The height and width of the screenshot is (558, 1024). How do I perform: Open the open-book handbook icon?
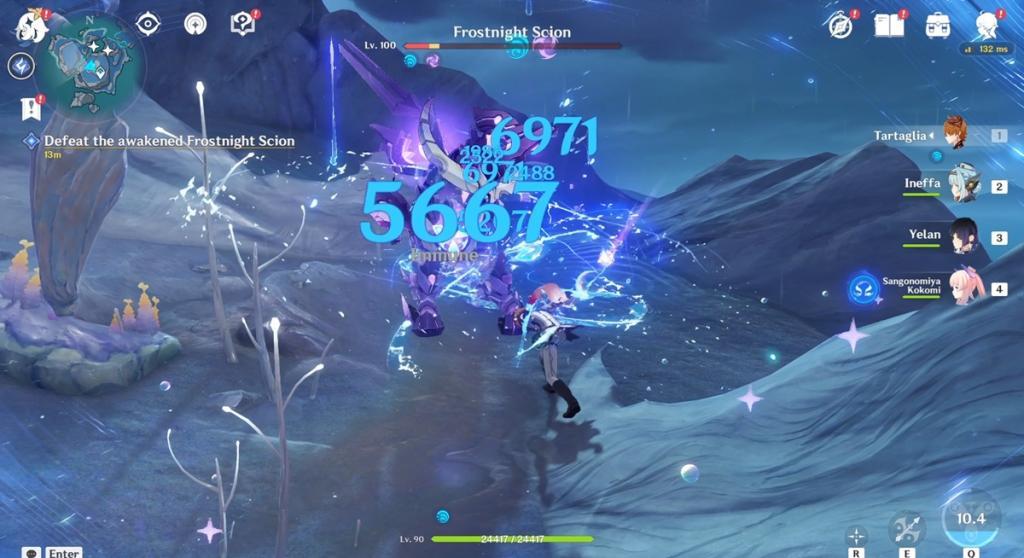pyautogui.click(x=888, y=26)
